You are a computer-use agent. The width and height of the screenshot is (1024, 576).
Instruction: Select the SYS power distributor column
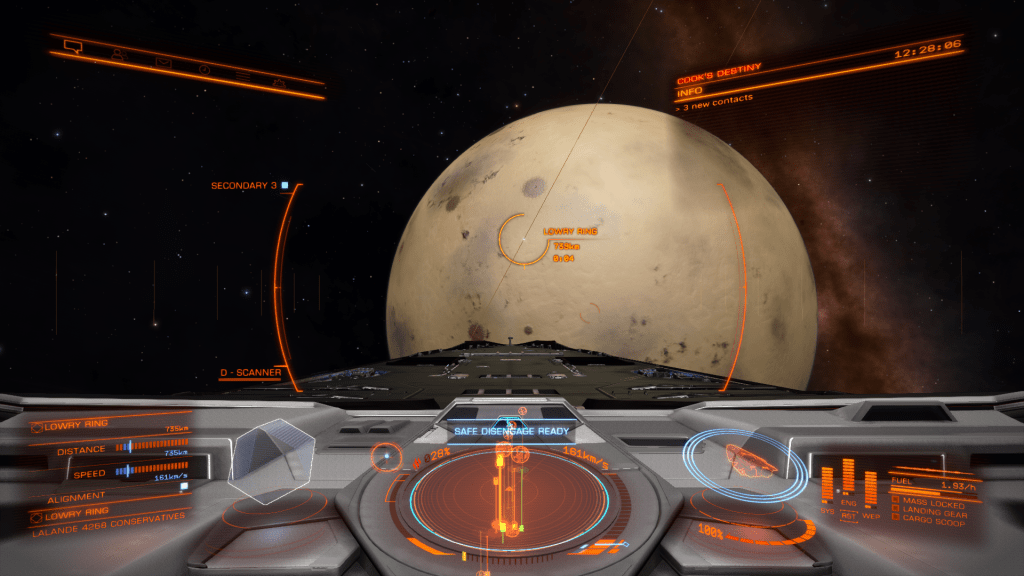(x=828, y=484)
